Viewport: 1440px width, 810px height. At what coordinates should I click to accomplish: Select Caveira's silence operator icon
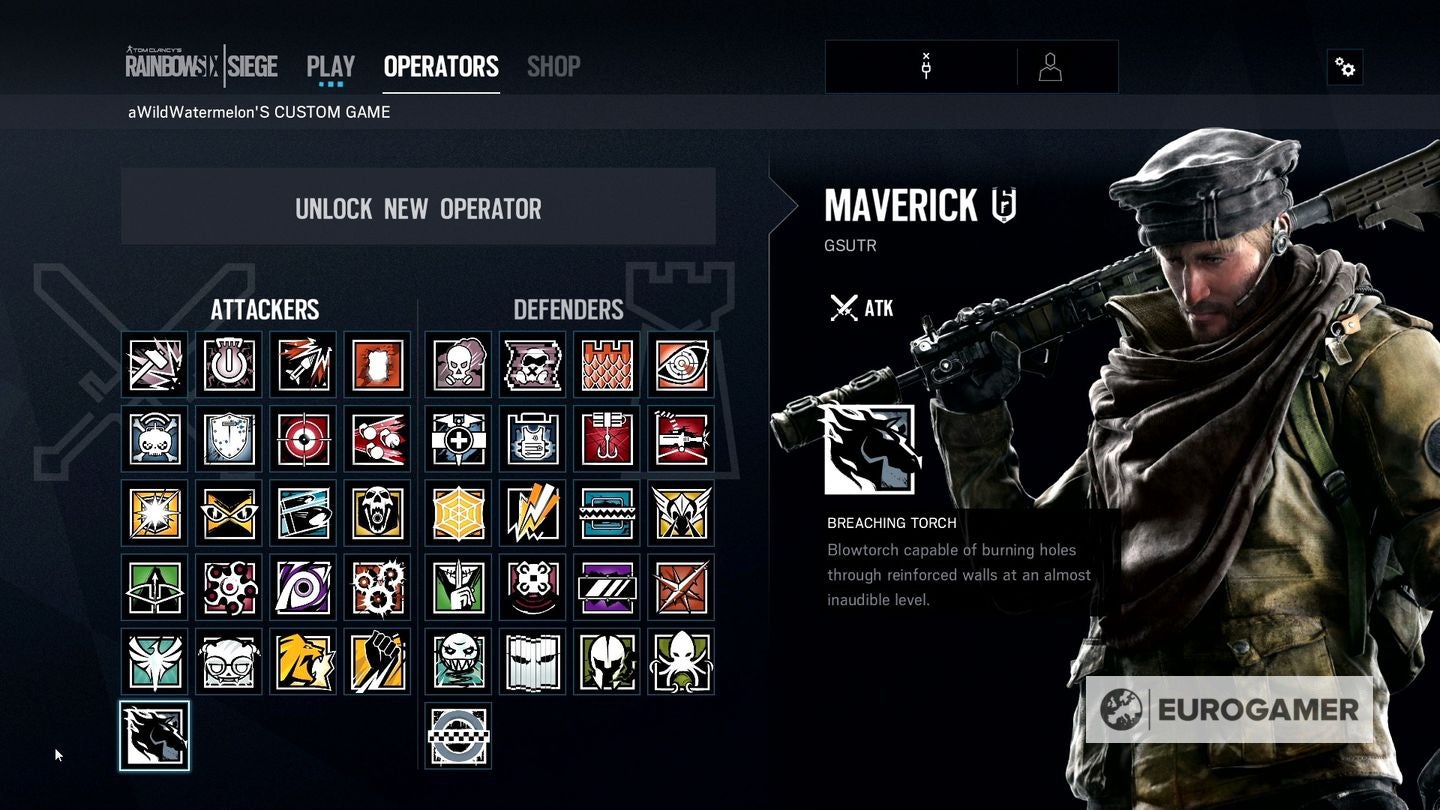pyautogui.click(x=458, y=587)
